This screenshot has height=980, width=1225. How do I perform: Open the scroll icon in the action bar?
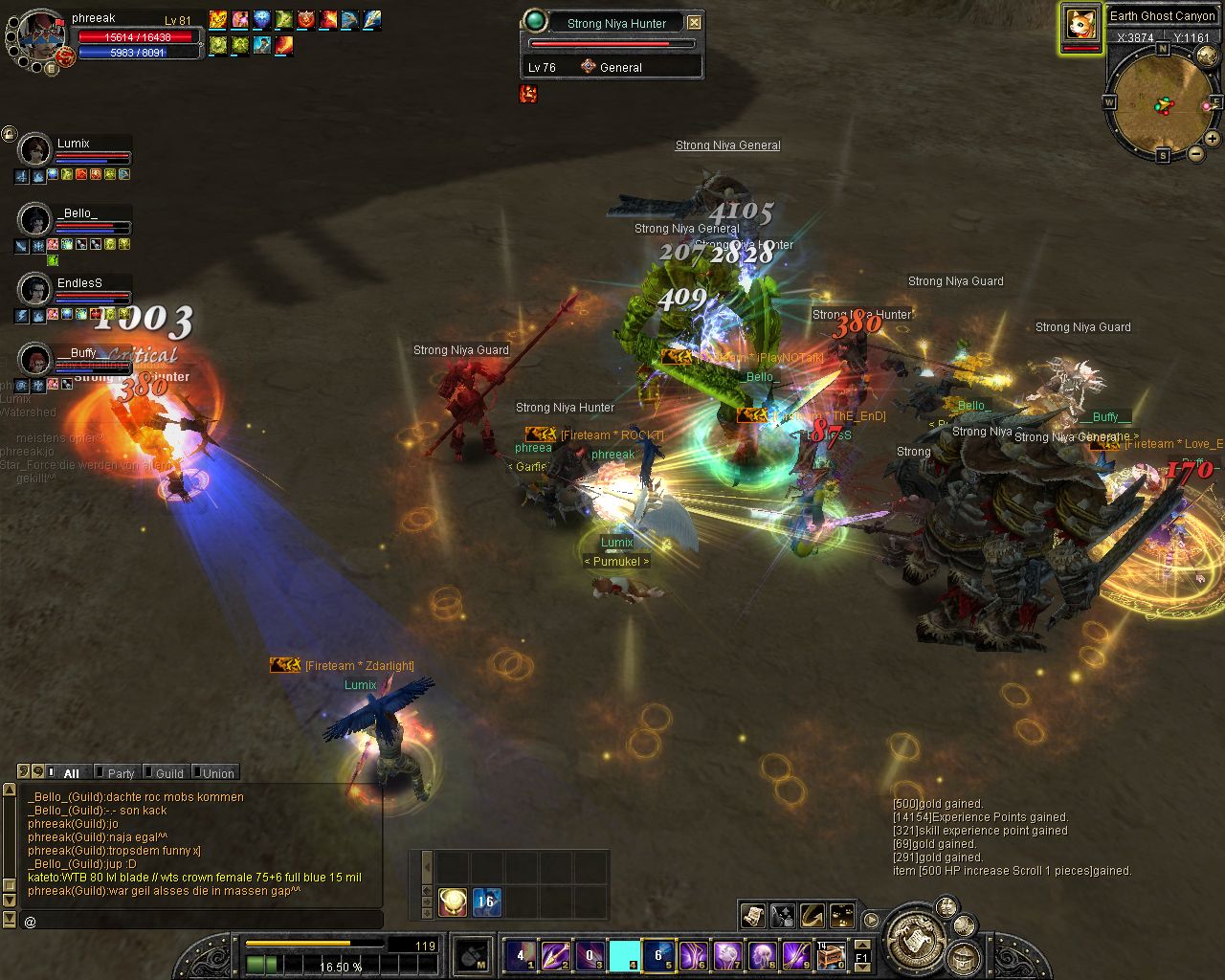click(x=752, y=916)
